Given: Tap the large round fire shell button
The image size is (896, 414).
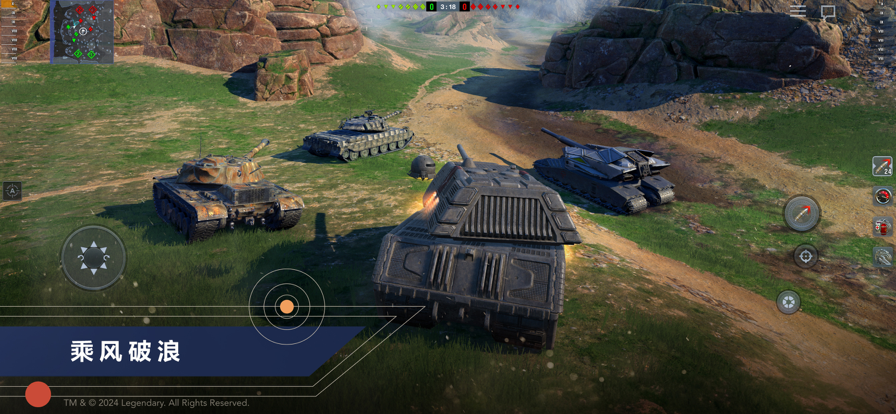Looking at the screenshot, I should pos(802,213).
